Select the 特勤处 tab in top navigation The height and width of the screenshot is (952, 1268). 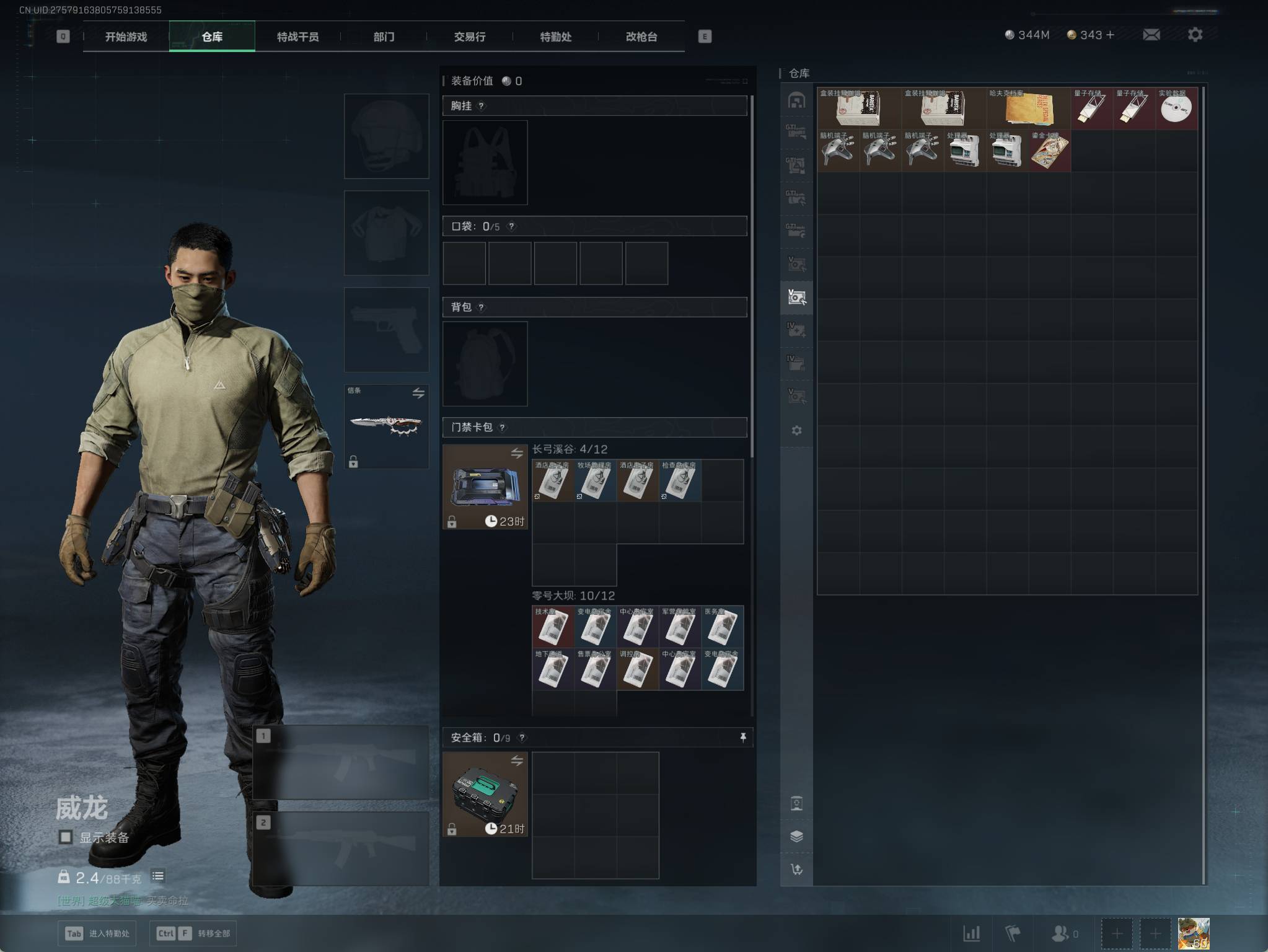[555, 37]
